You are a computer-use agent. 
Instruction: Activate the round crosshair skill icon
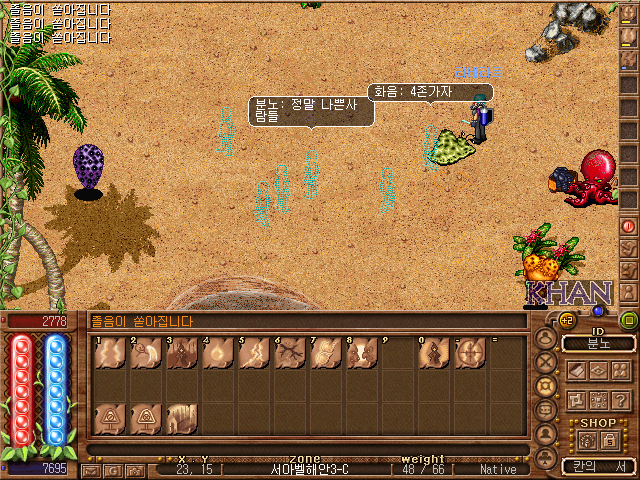(468, 354)
